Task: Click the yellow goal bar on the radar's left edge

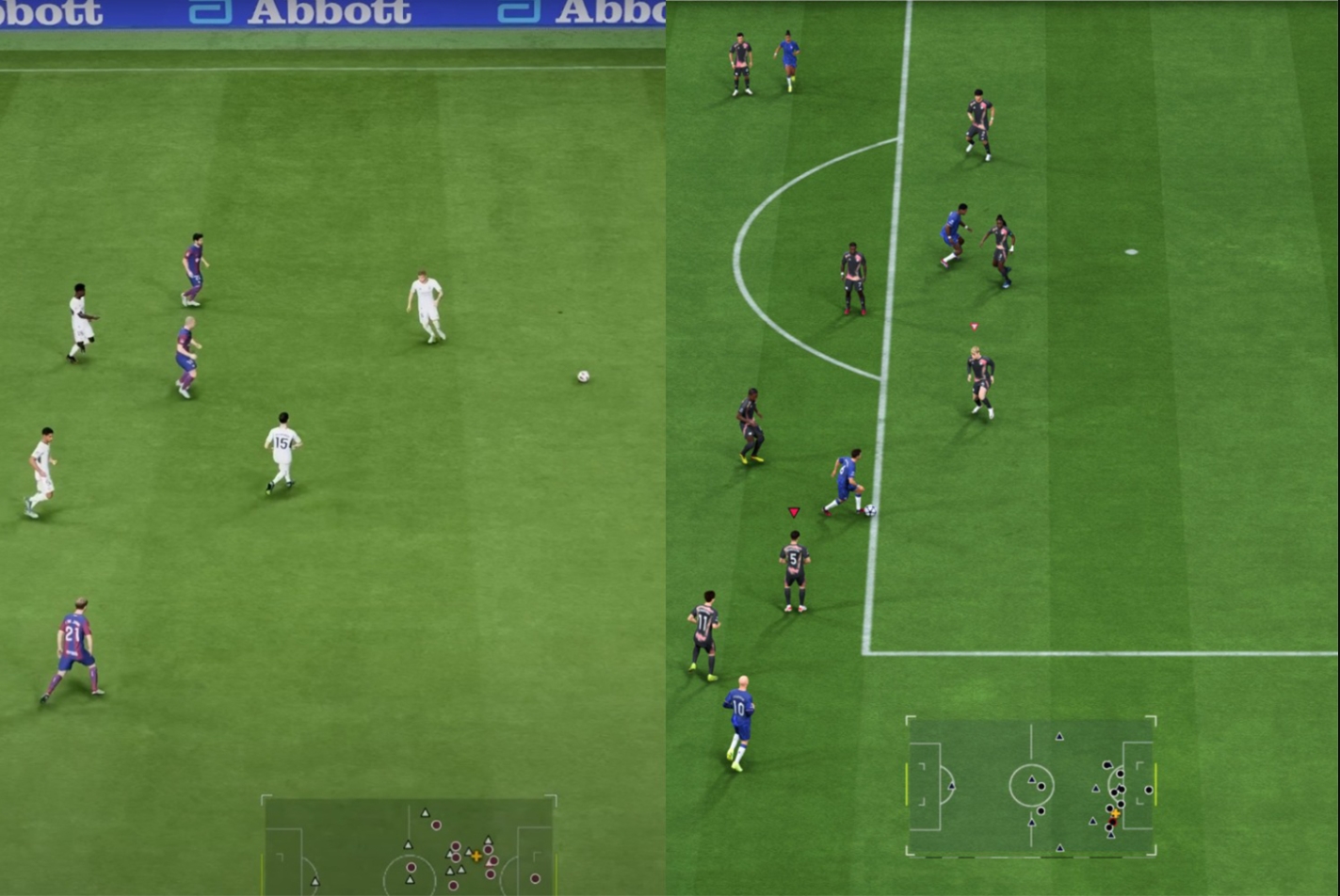Action: coord(907,784)
